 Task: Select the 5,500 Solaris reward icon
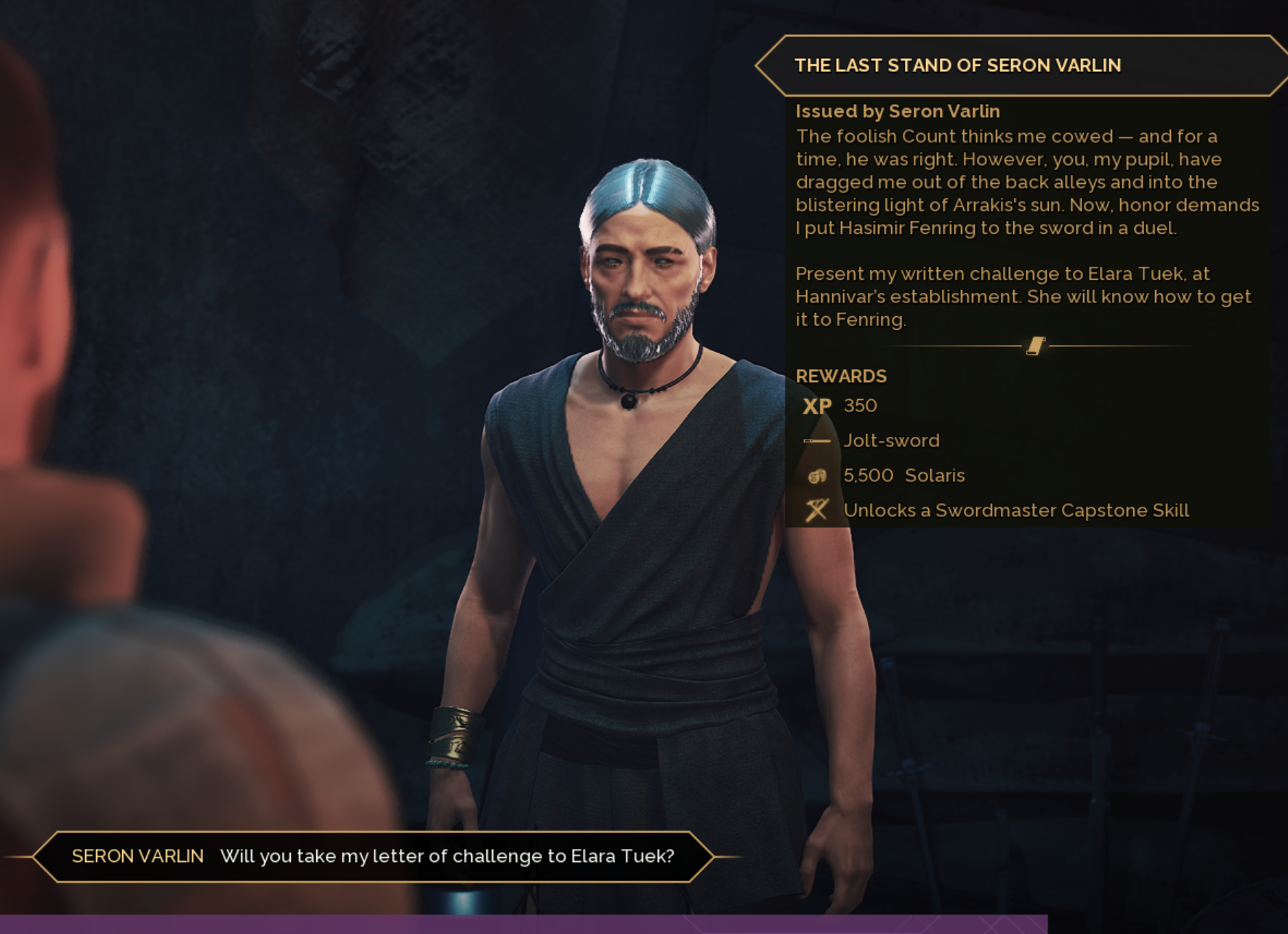(817, 476)
